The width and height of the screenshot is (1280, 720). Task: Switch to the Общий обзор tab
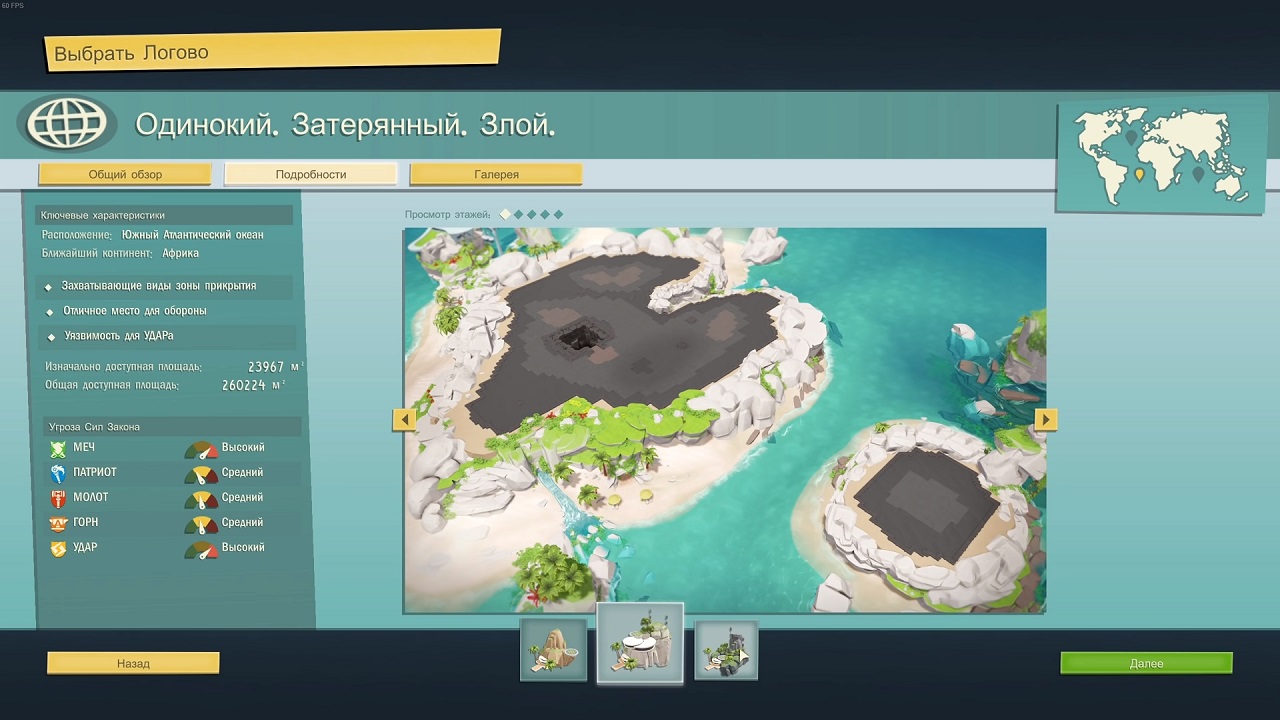[x=125, y=174]
